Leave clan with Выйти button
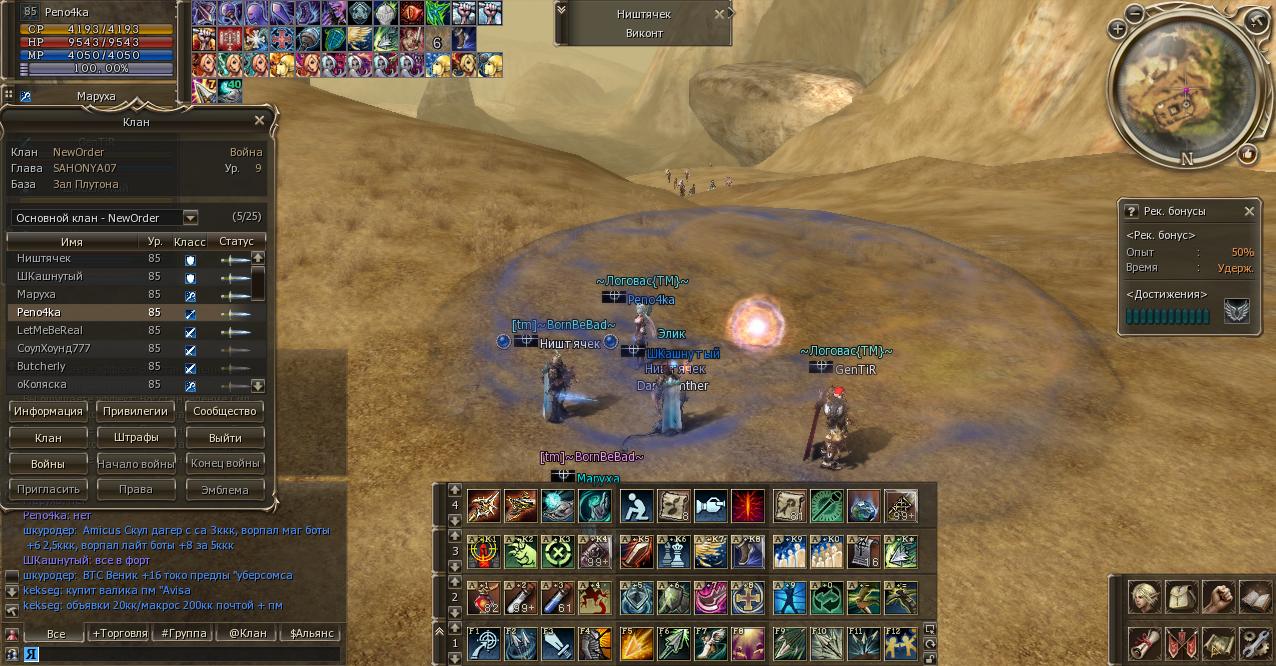The width and height of the screenshot is (1276, 666). (225, 437)
